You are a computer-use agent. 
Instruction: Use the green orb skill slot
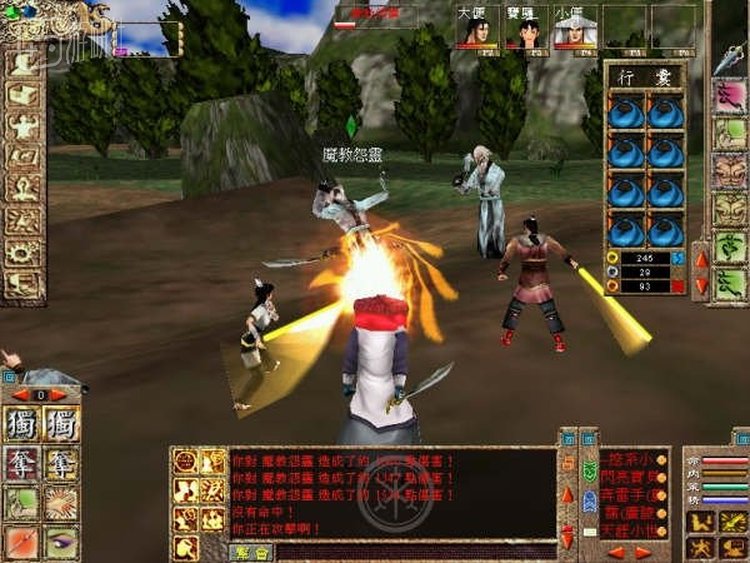[x=23, y=503]
